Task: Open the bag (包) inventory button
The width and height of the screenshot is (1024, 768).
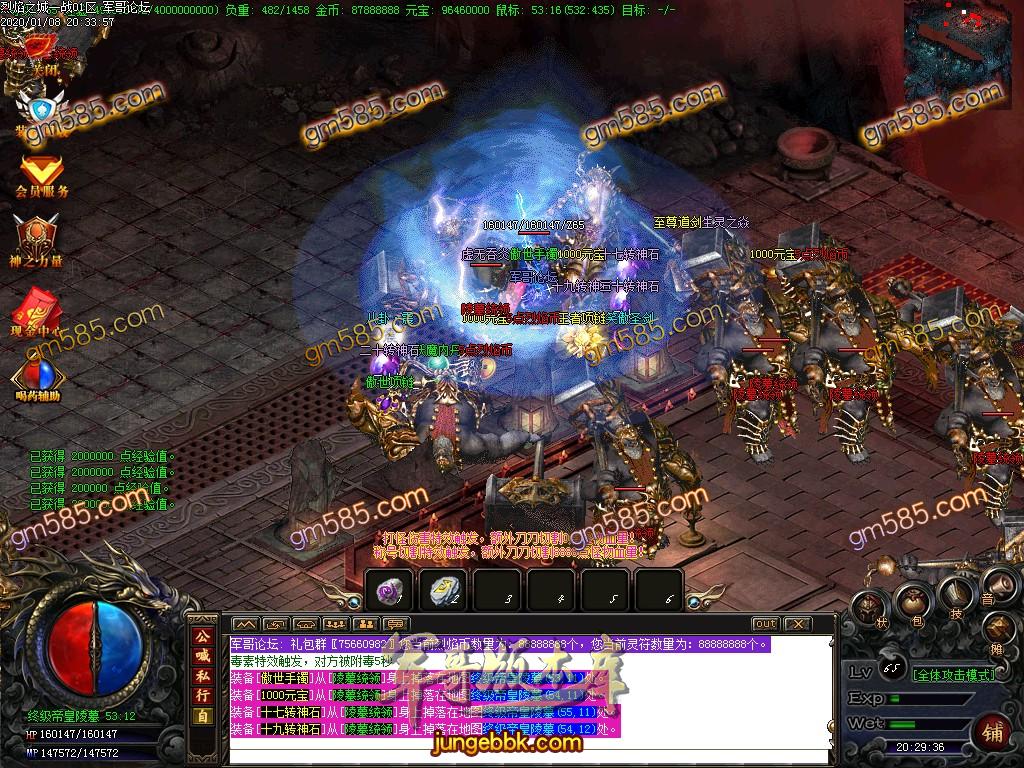Action: (912, 600)
